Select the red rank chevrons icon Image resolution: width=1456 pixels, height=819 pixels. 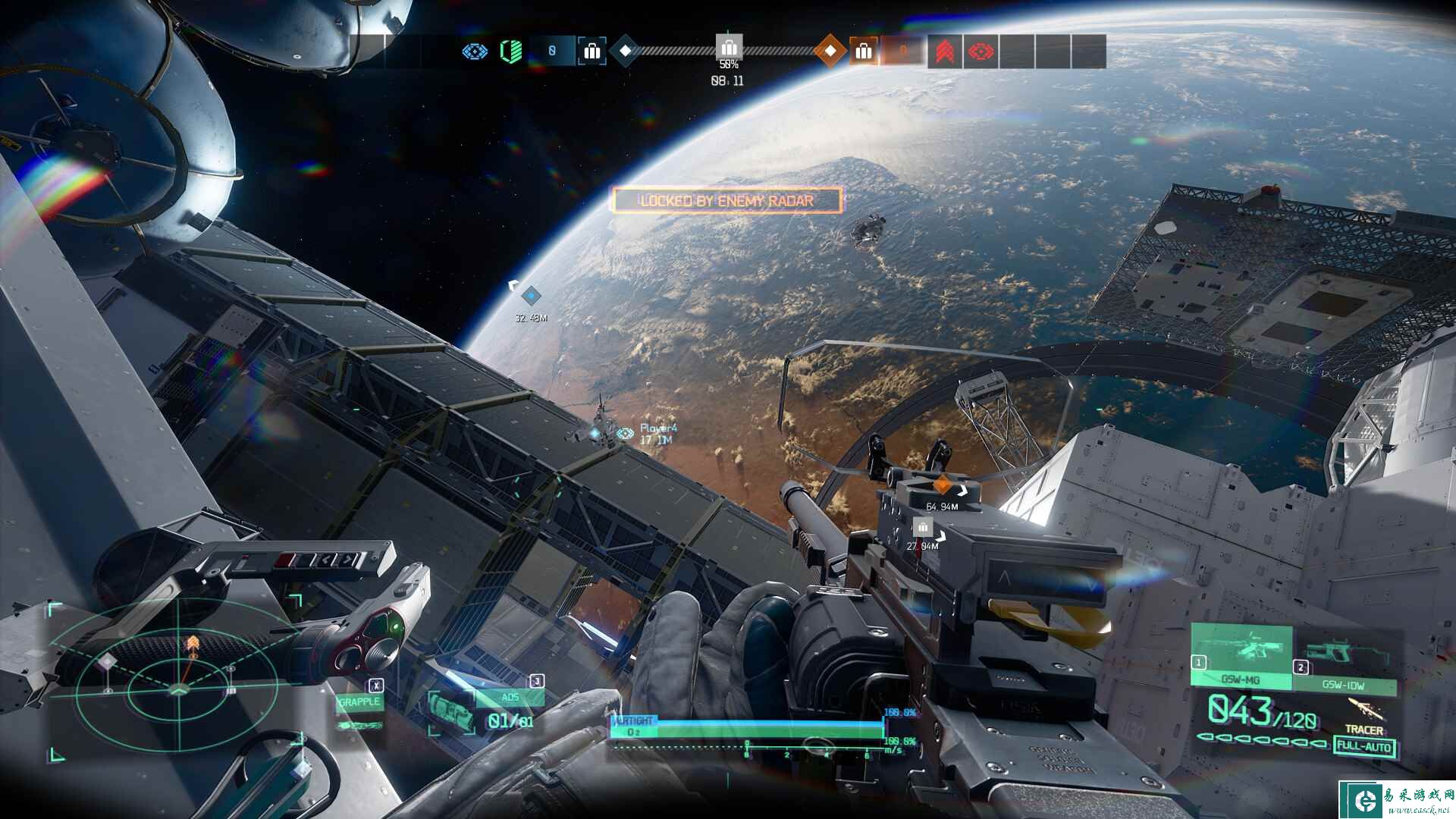point(944,52)
